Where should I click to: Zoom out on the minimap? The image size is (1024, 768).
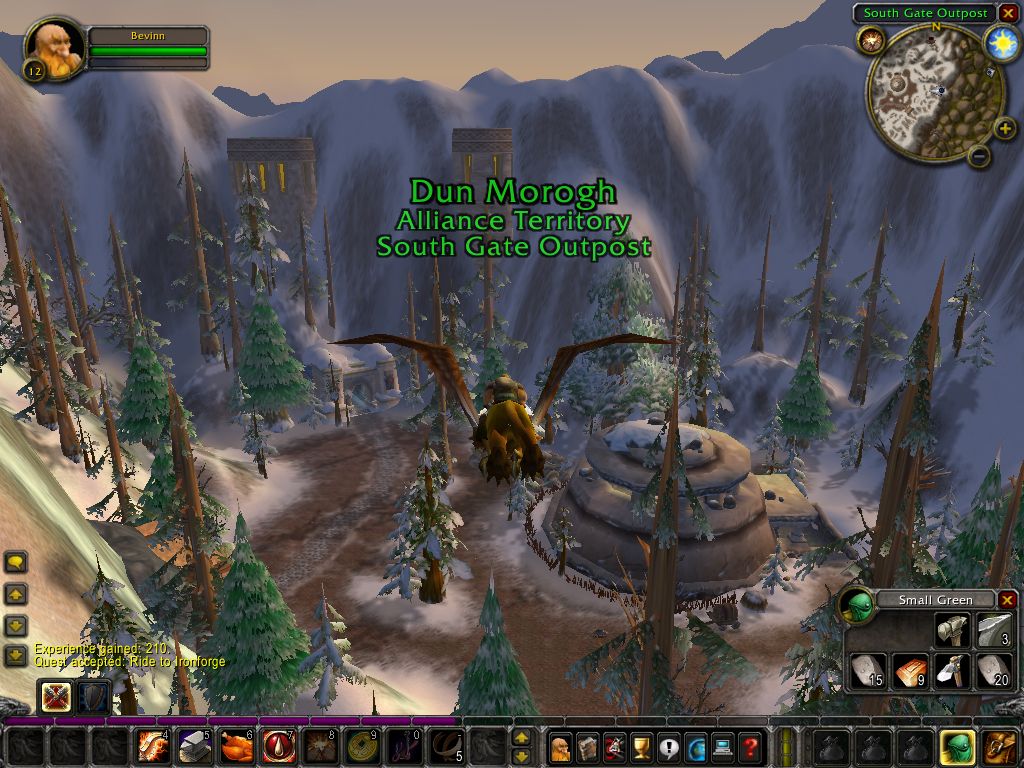(979, 155)
